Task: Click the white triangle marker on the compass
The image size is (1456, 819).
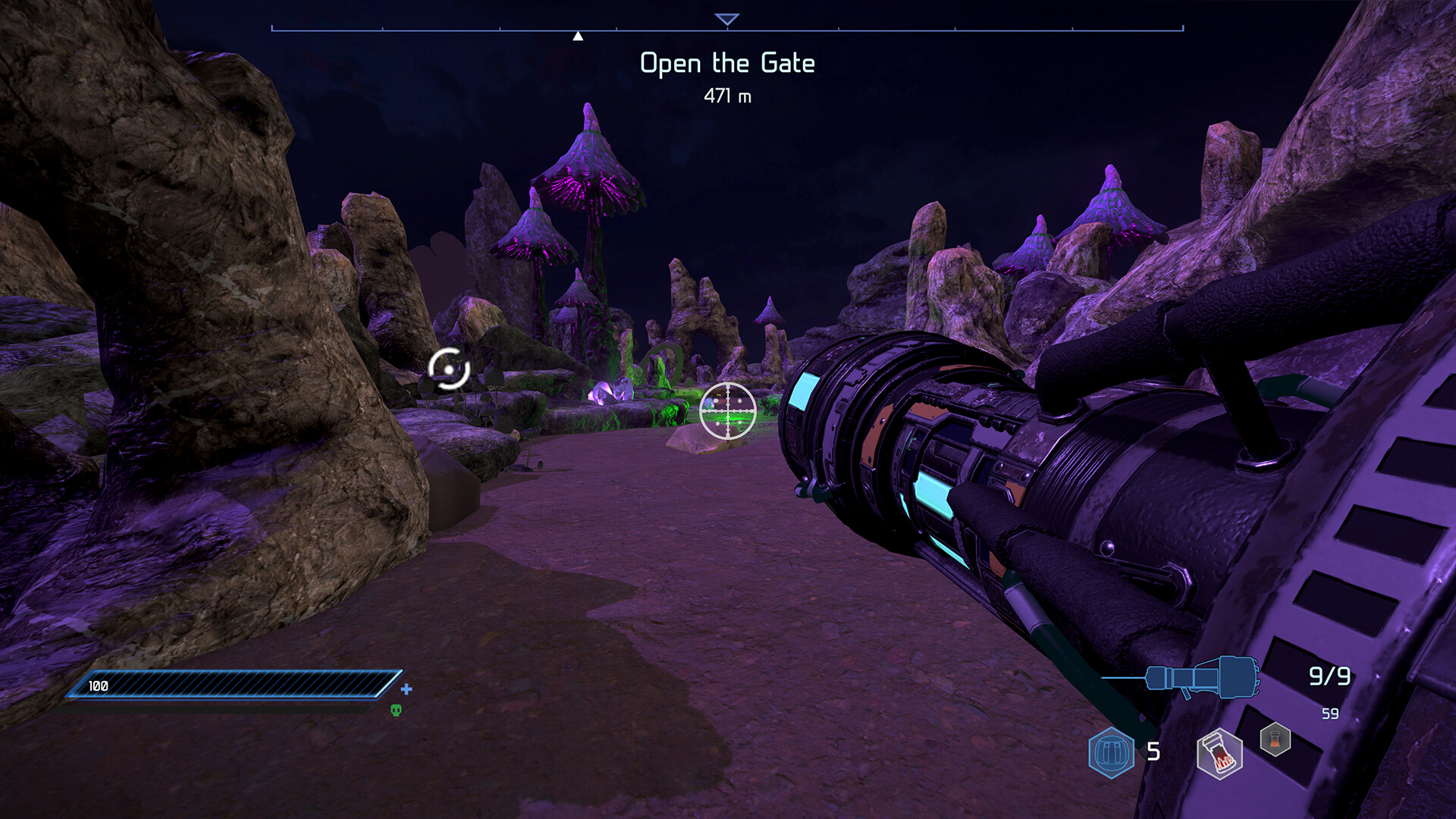Action: pos(578,36)
